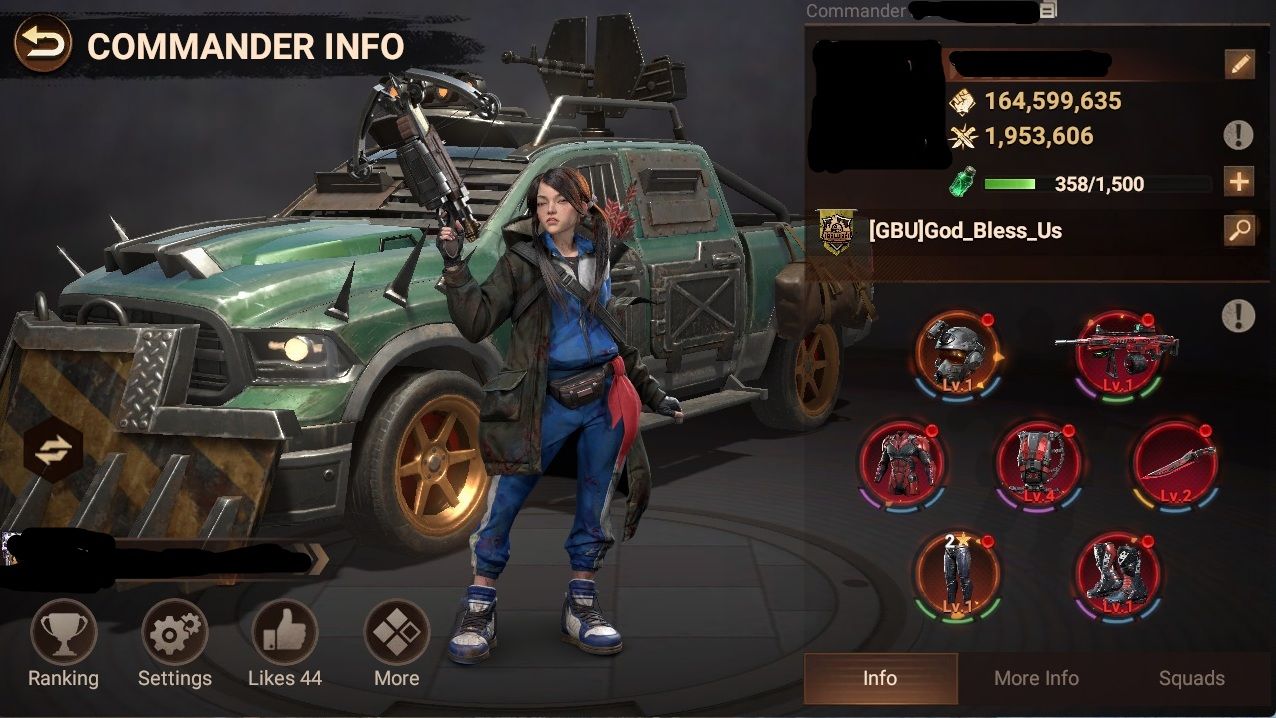Screen dimensions: 1276x718
Task: Edit commander name with pencil icon
Action: point(1239,65)
